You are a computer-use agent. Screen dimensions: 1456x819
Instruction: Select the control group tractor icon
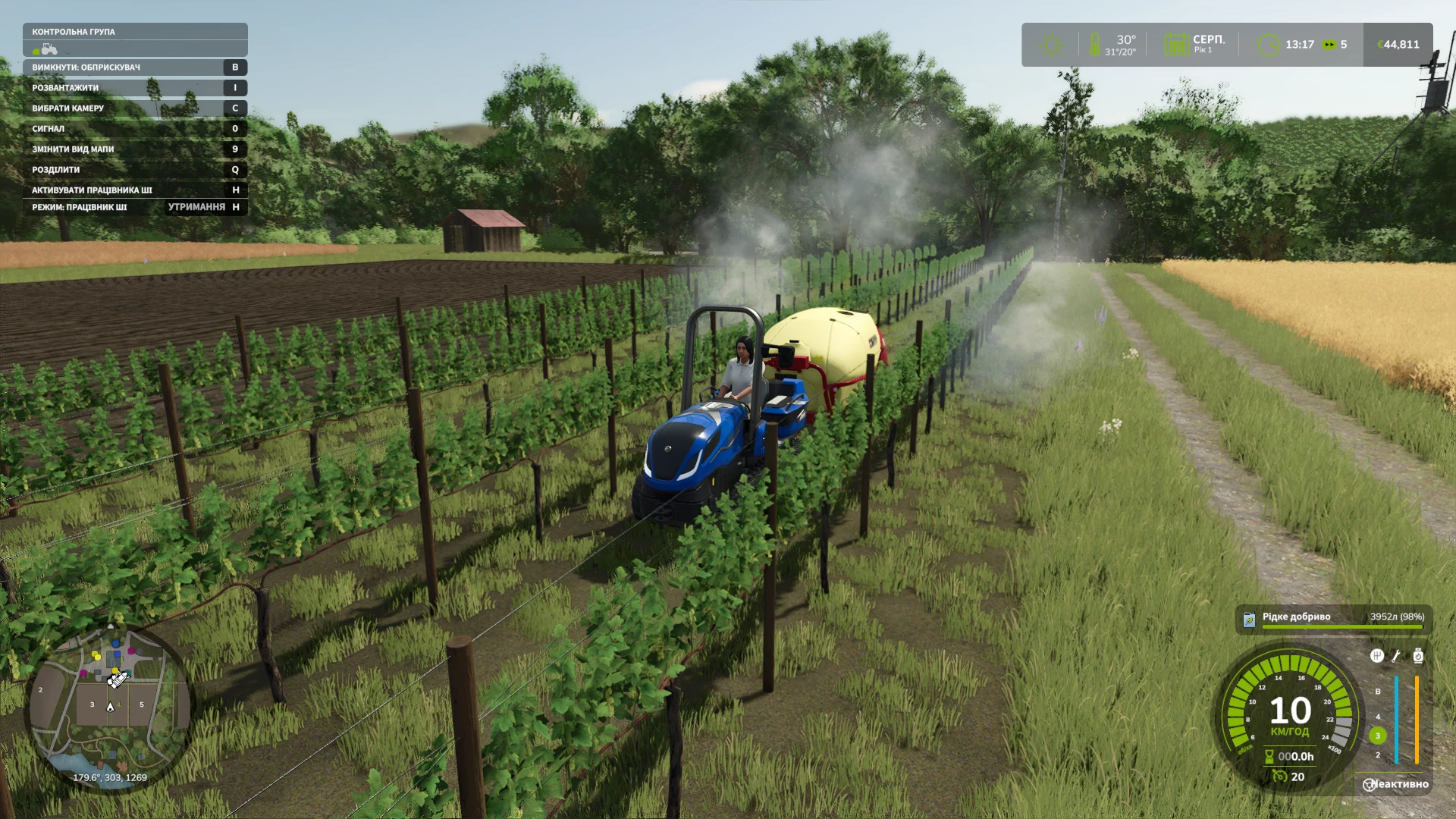click(49, 49)
